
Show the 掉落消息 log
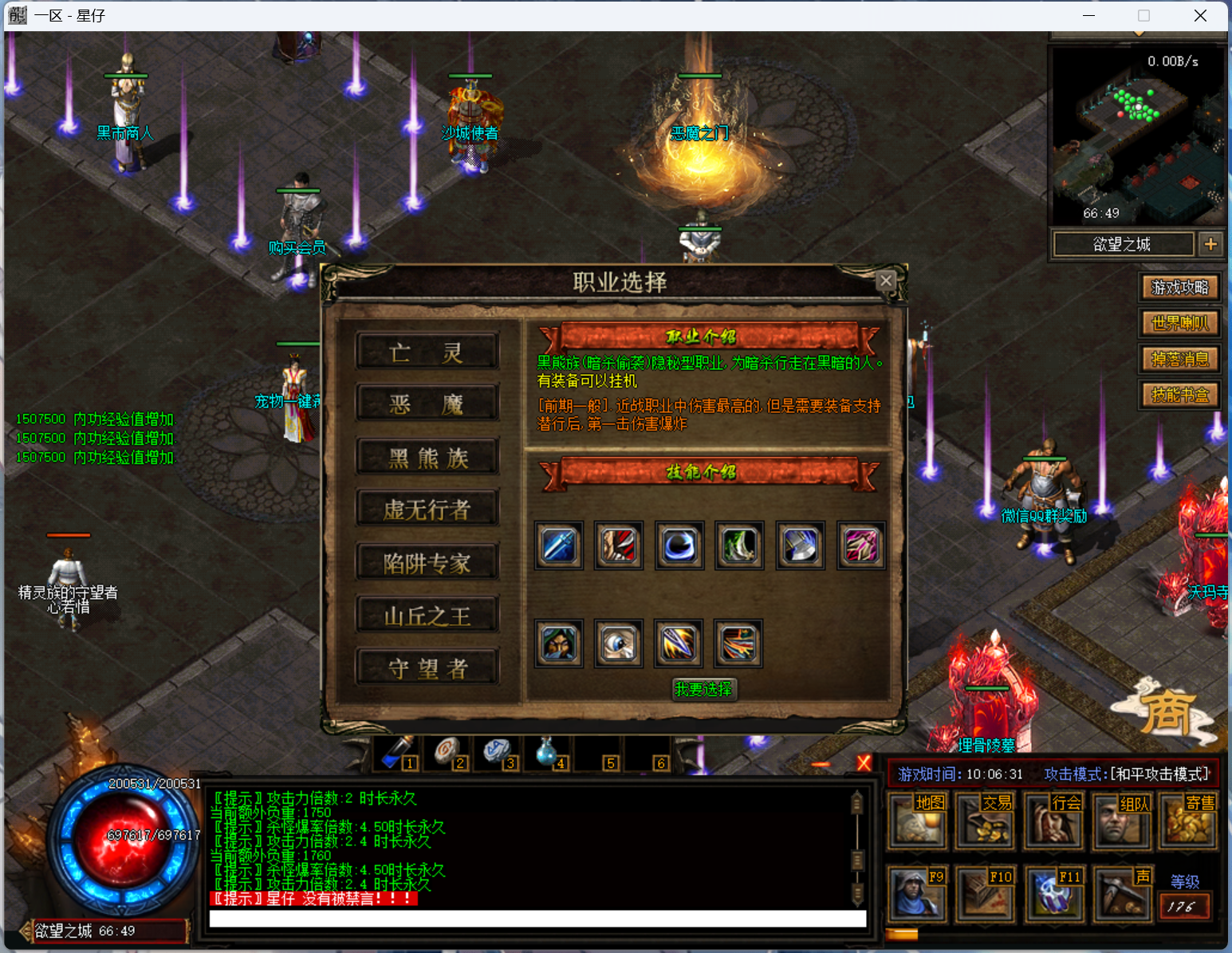click(x=1180, y=359)
